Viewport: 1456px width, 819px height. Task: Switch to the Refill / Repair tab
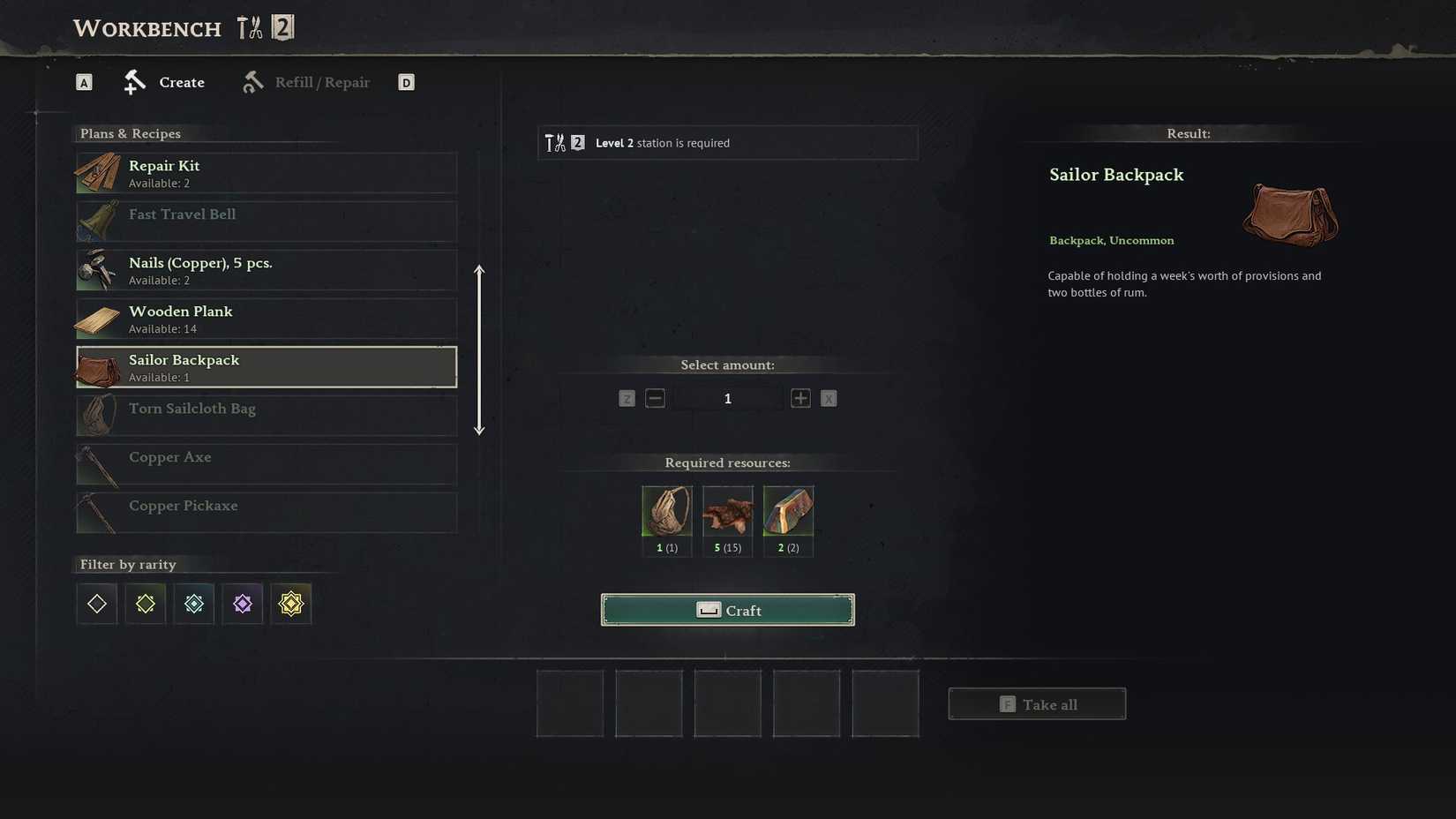click(x=322, y=81)
